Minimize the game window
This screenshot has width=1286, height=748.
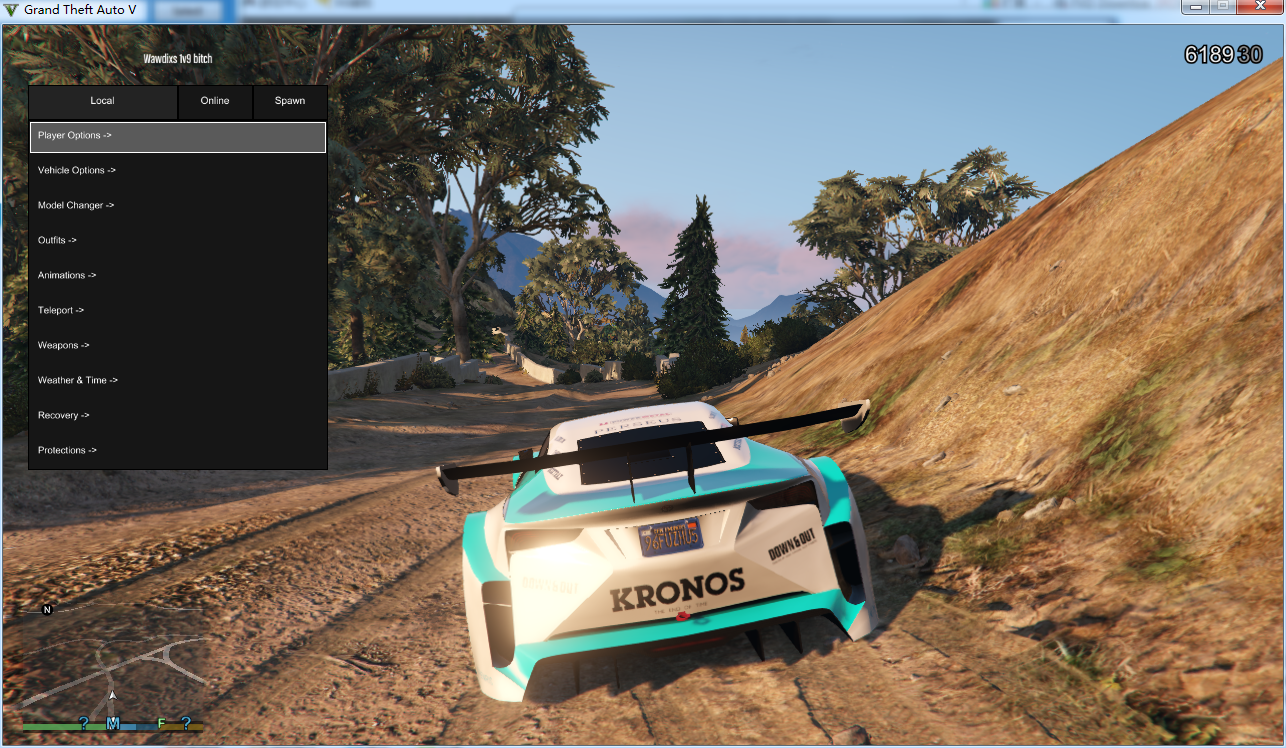tap(1195, 7)
